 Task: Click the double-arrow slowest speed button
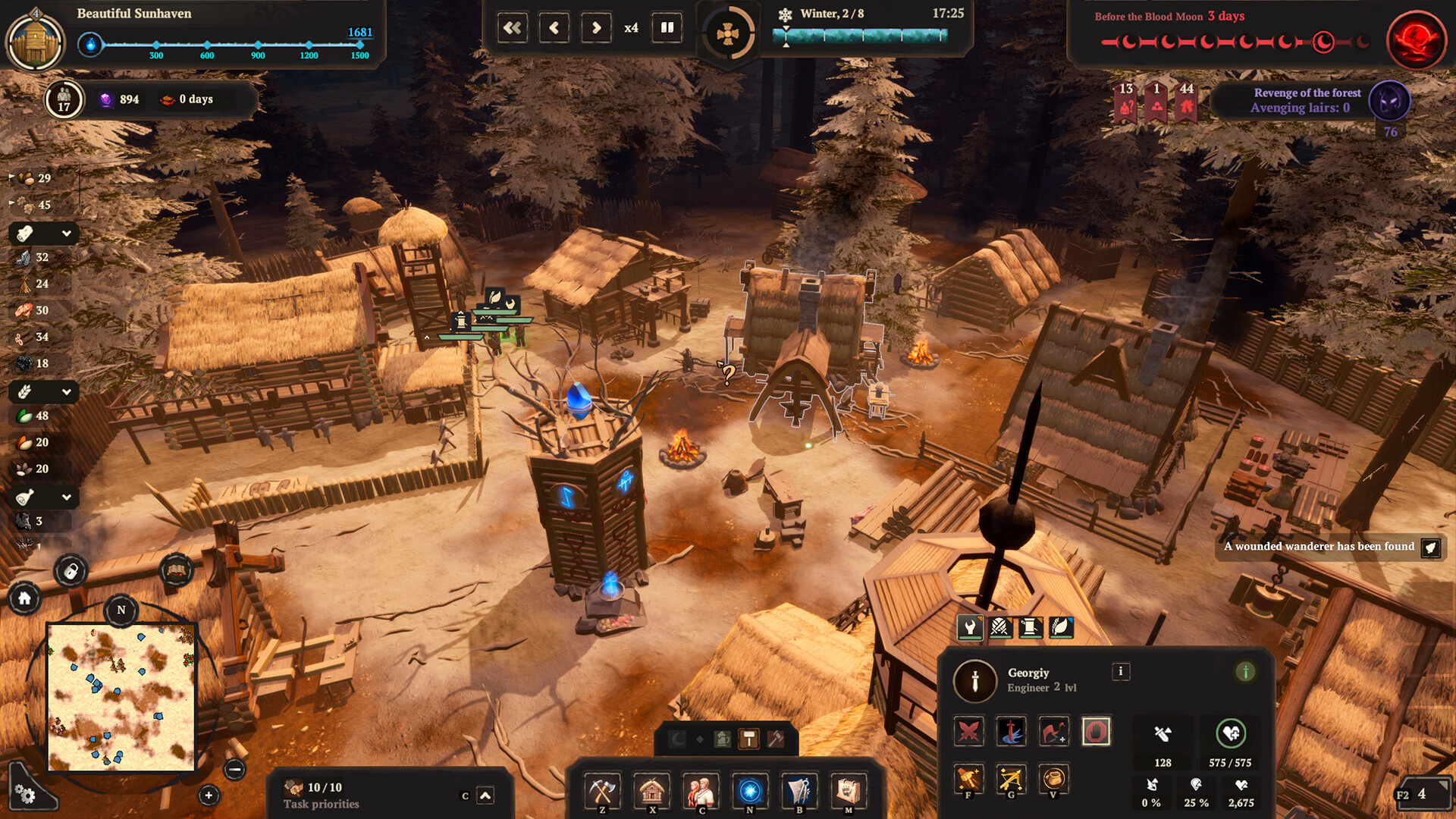pyautogui.click(x=513, y=28)
